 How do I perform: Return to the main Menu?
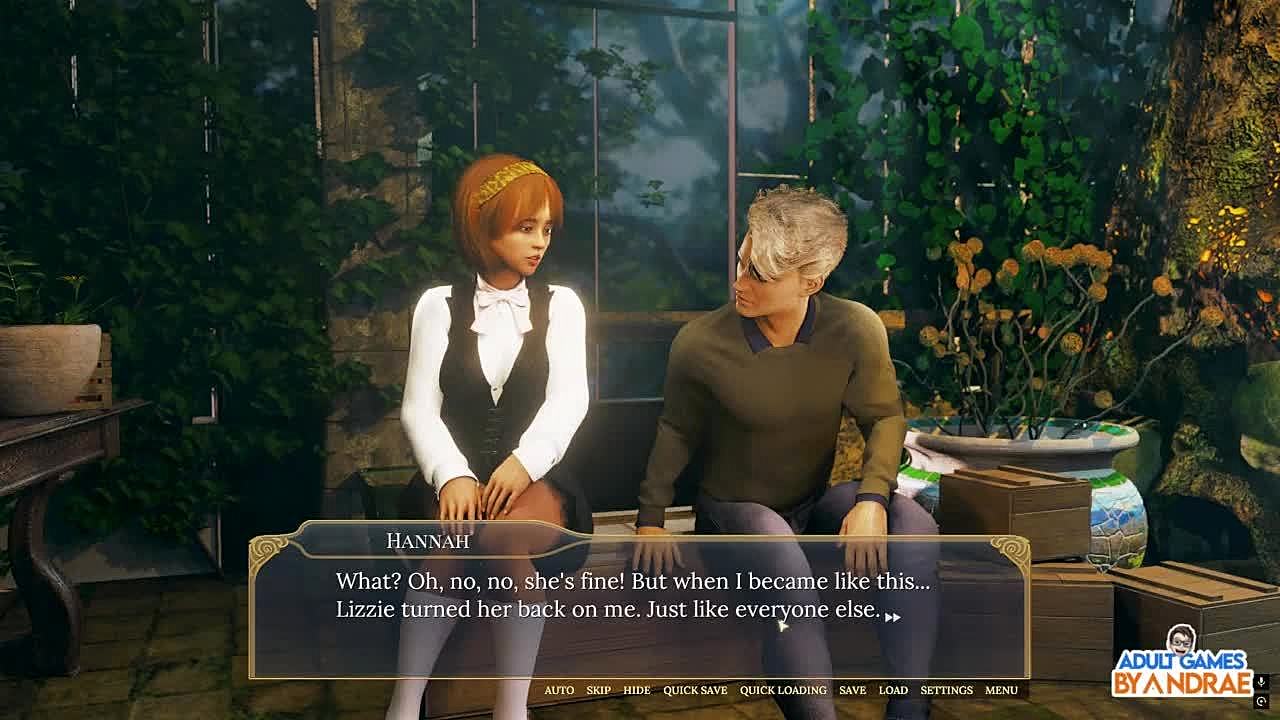(x=1001, y=690)
